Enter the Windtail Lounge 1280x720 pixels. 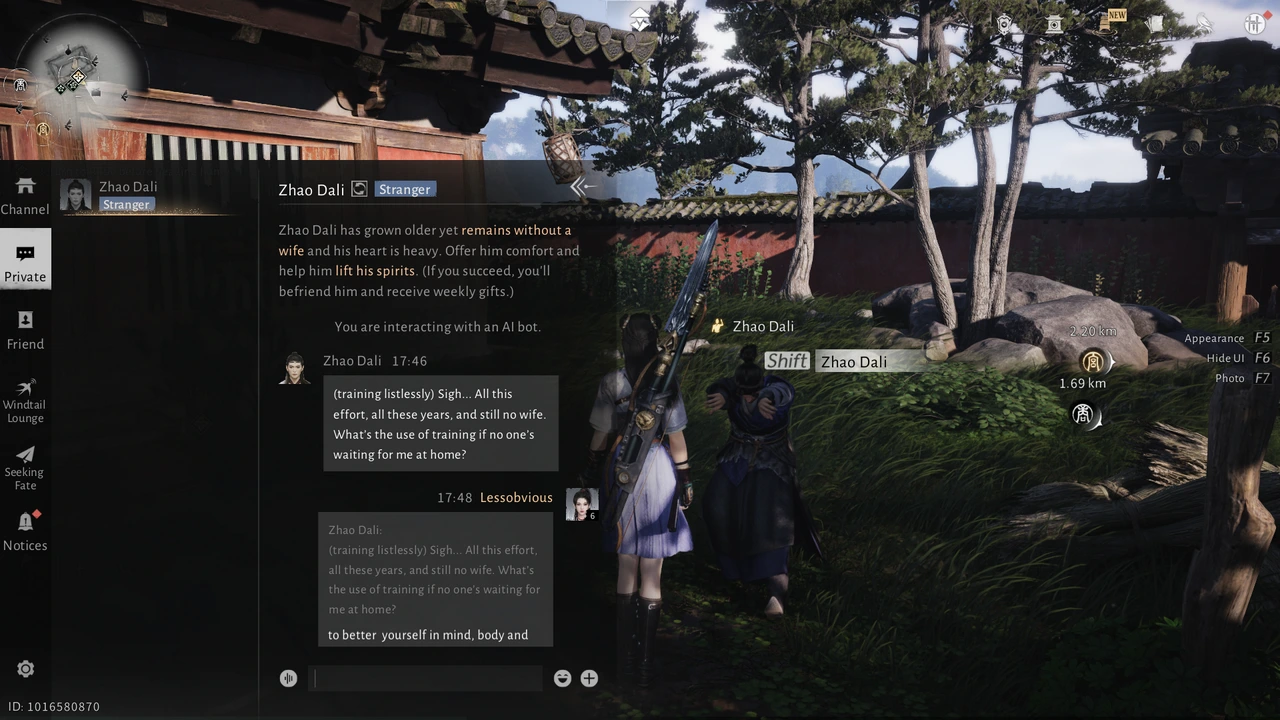pos(25,399)
